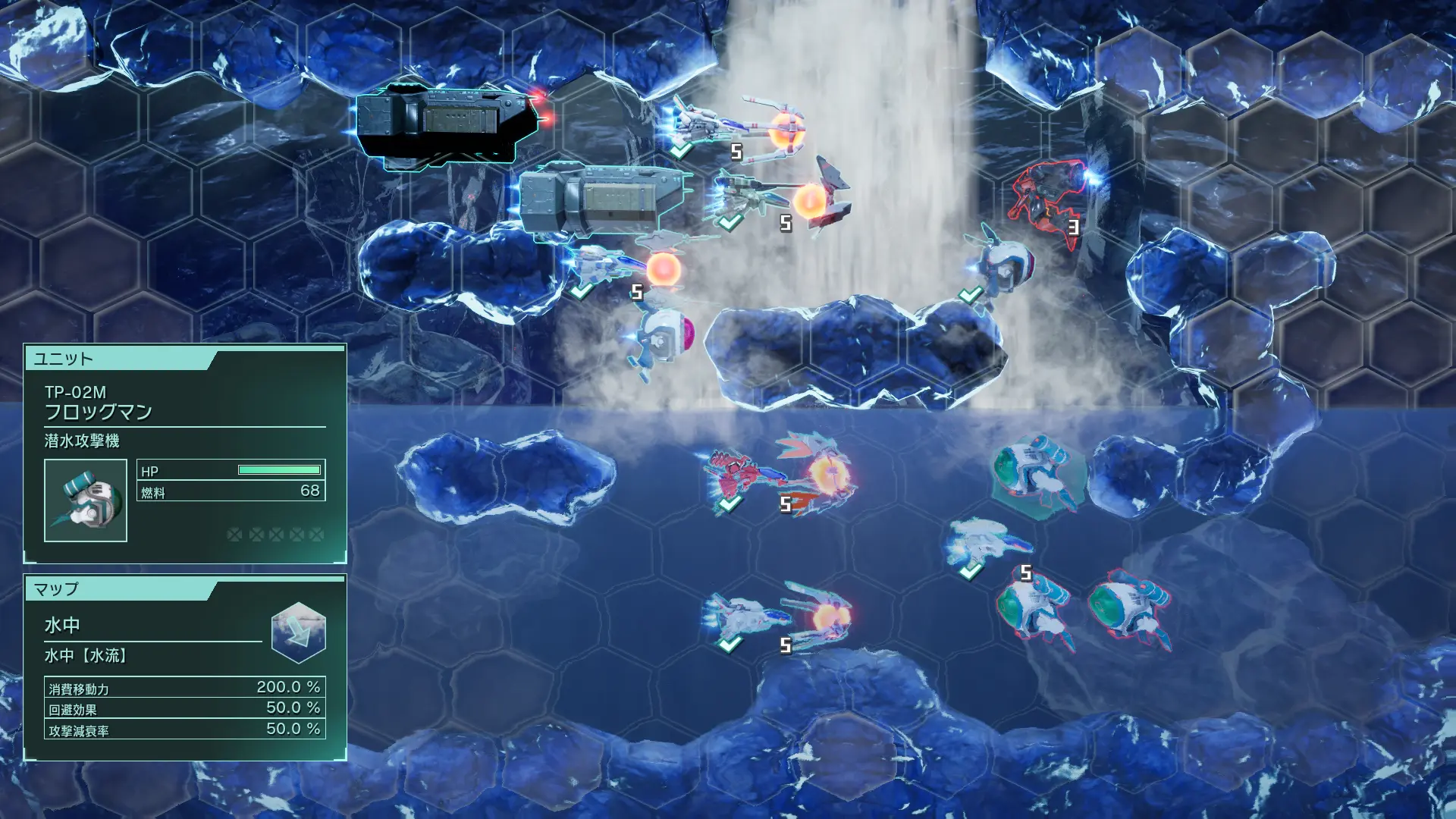The height and width of the screenshot is (819, 1456).
Task: Select the black battleship unit
Action: pos(447,125)
